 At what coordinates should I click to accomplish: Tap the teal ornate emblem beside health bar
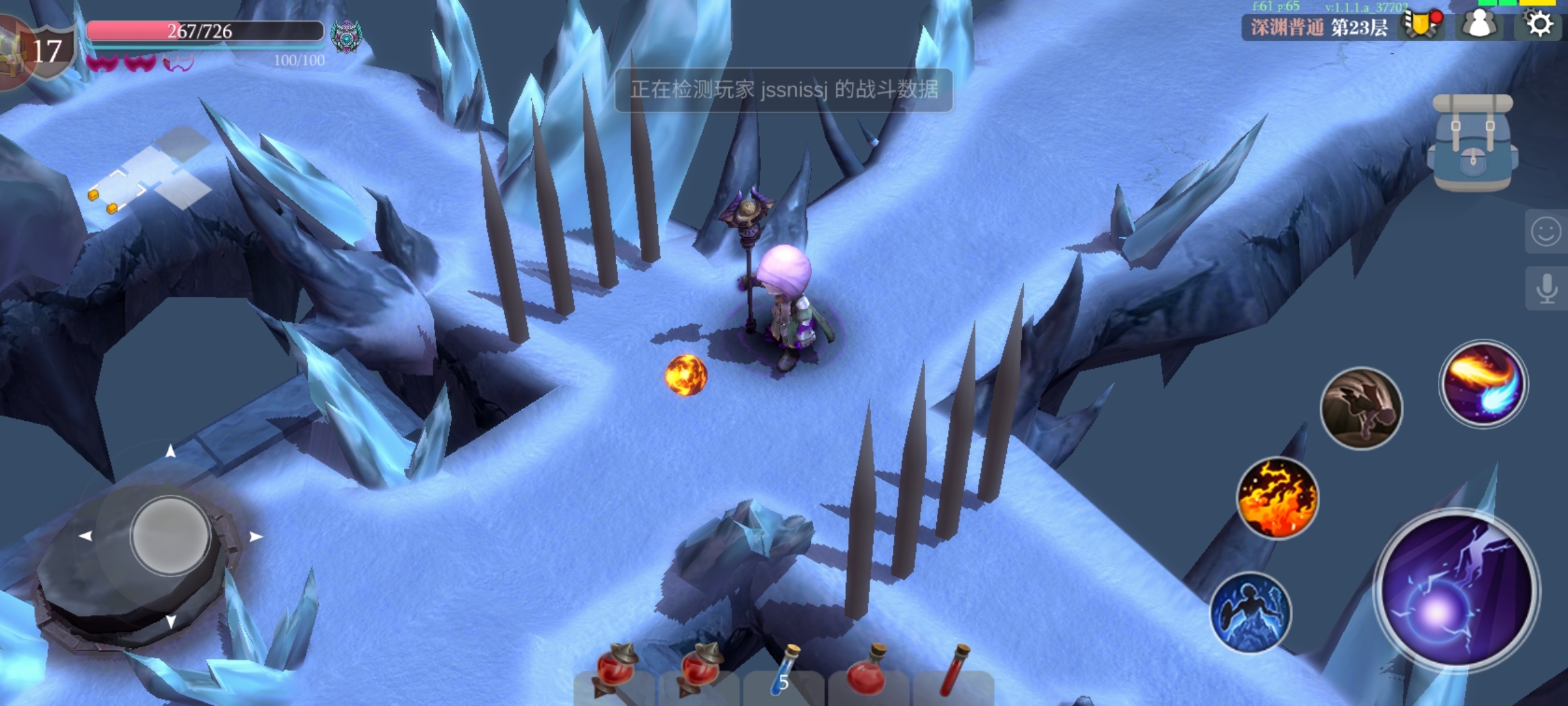346,36
